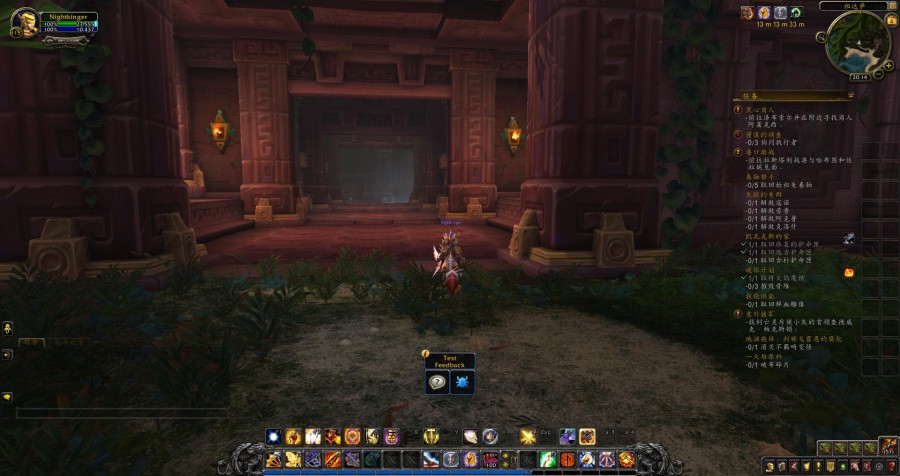Click the blue bug report button

pyautogui.click(x=463, y=382)
